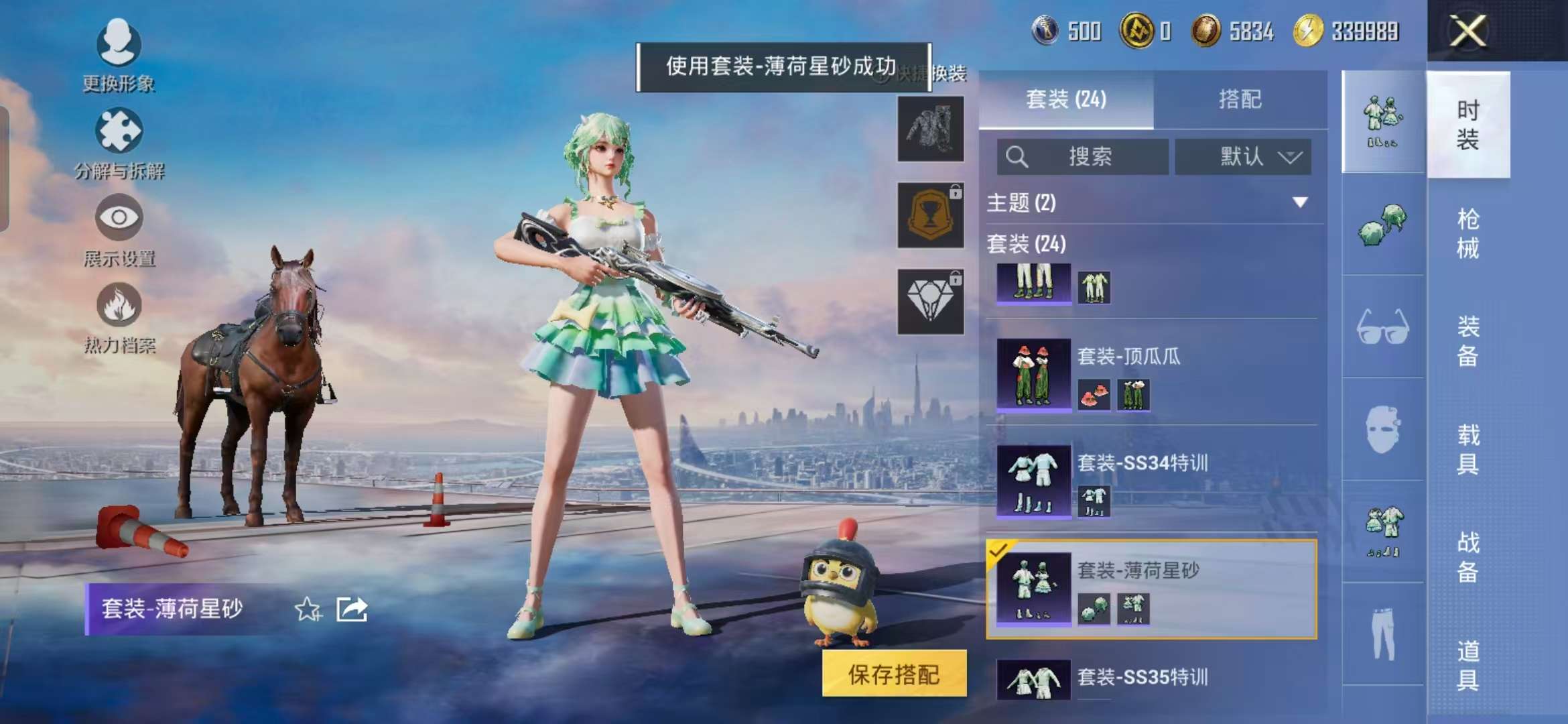1568x724 pixels.
Task: Collapse the 主题 (2) section
Action: click(1301, 202)
